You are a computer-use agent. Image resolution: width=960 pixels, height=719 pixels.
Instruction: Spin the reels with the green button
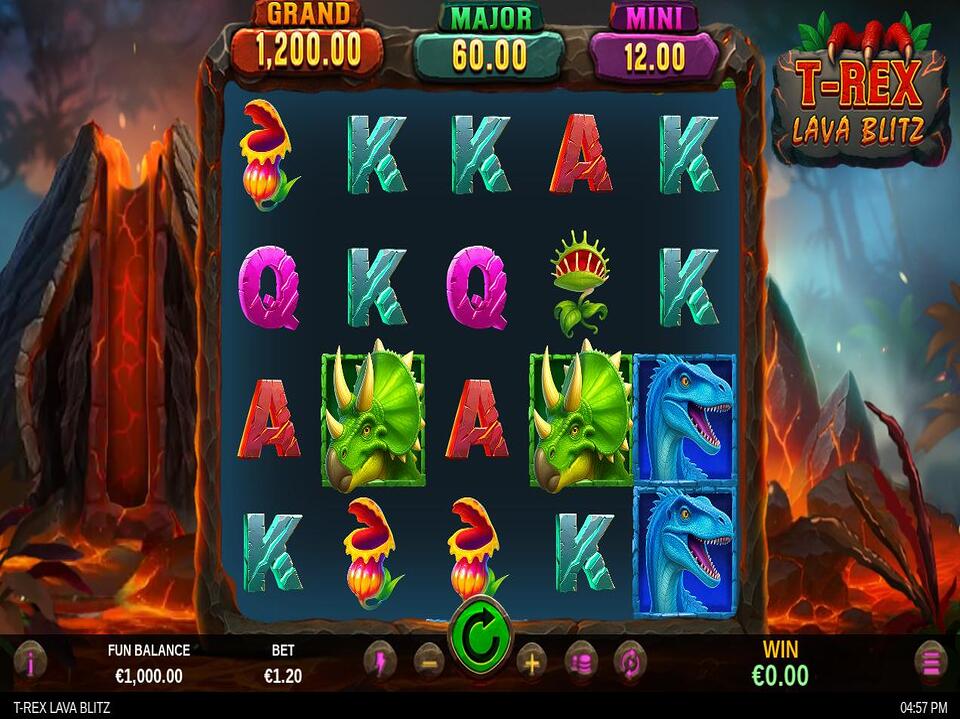coord(480,635)
